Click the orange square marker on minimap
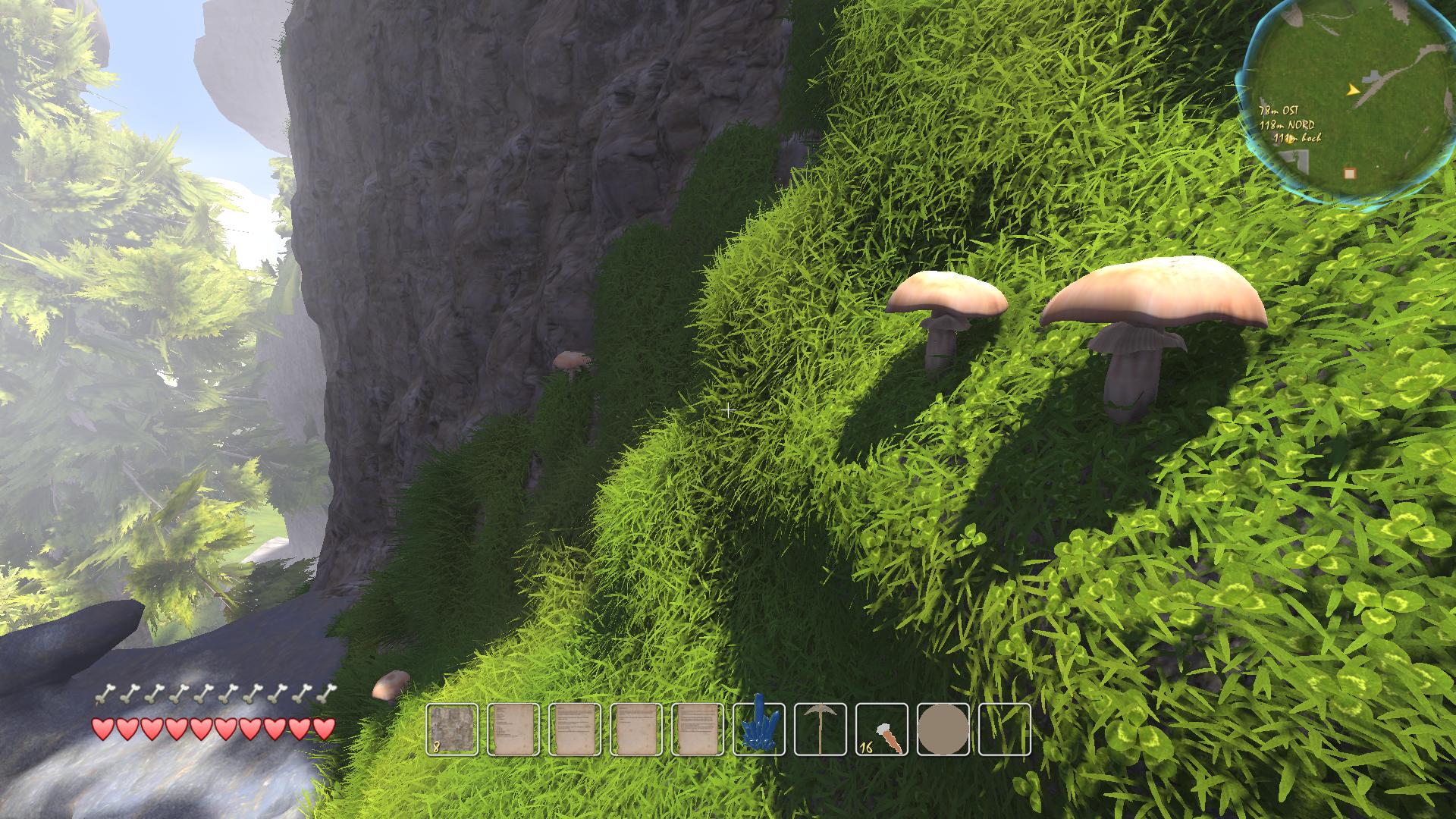 (1349, 174)
